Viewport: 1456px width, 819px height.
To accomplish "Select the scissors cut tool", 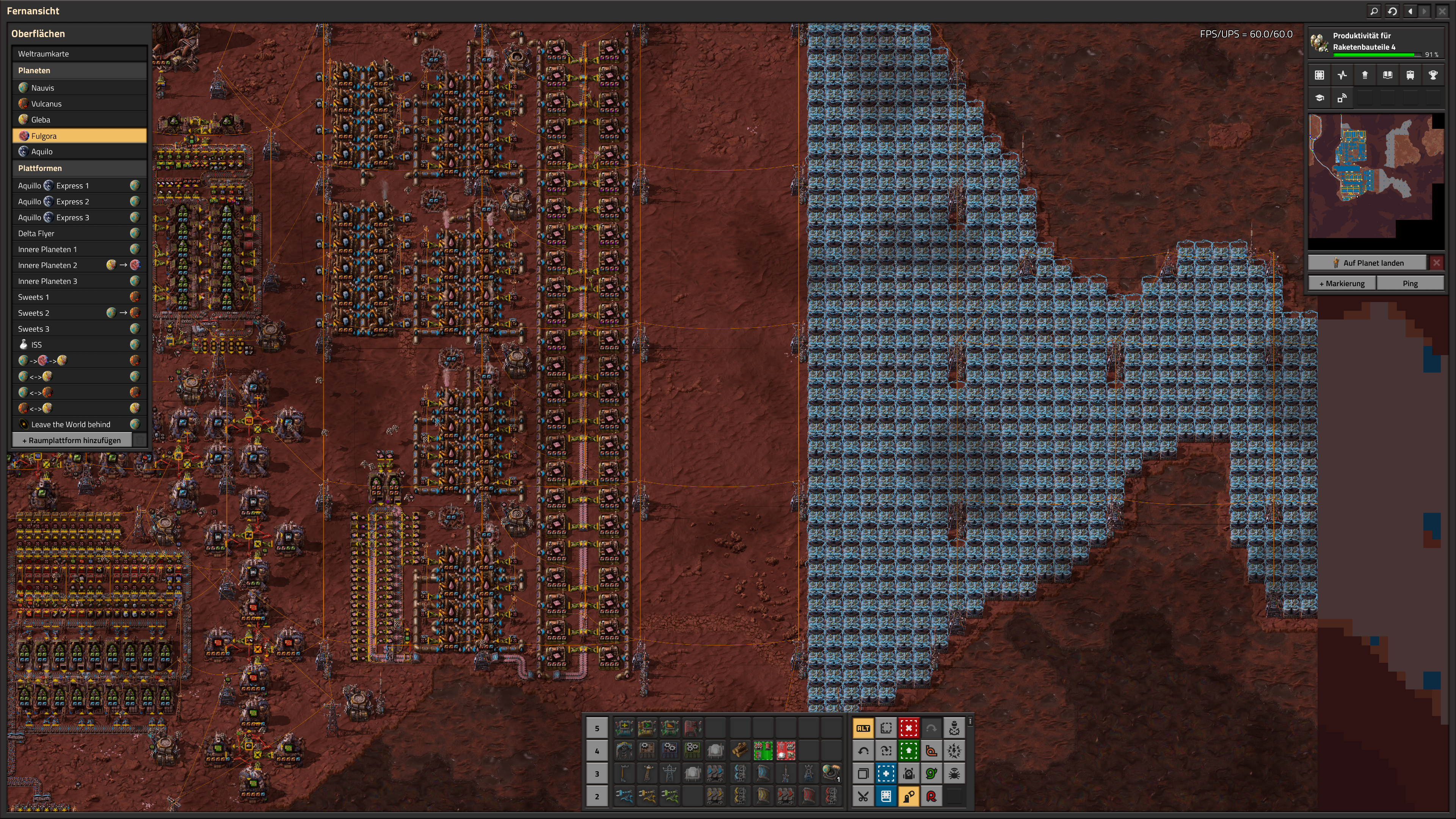I will pyautogui.click(x=863, y=796).
